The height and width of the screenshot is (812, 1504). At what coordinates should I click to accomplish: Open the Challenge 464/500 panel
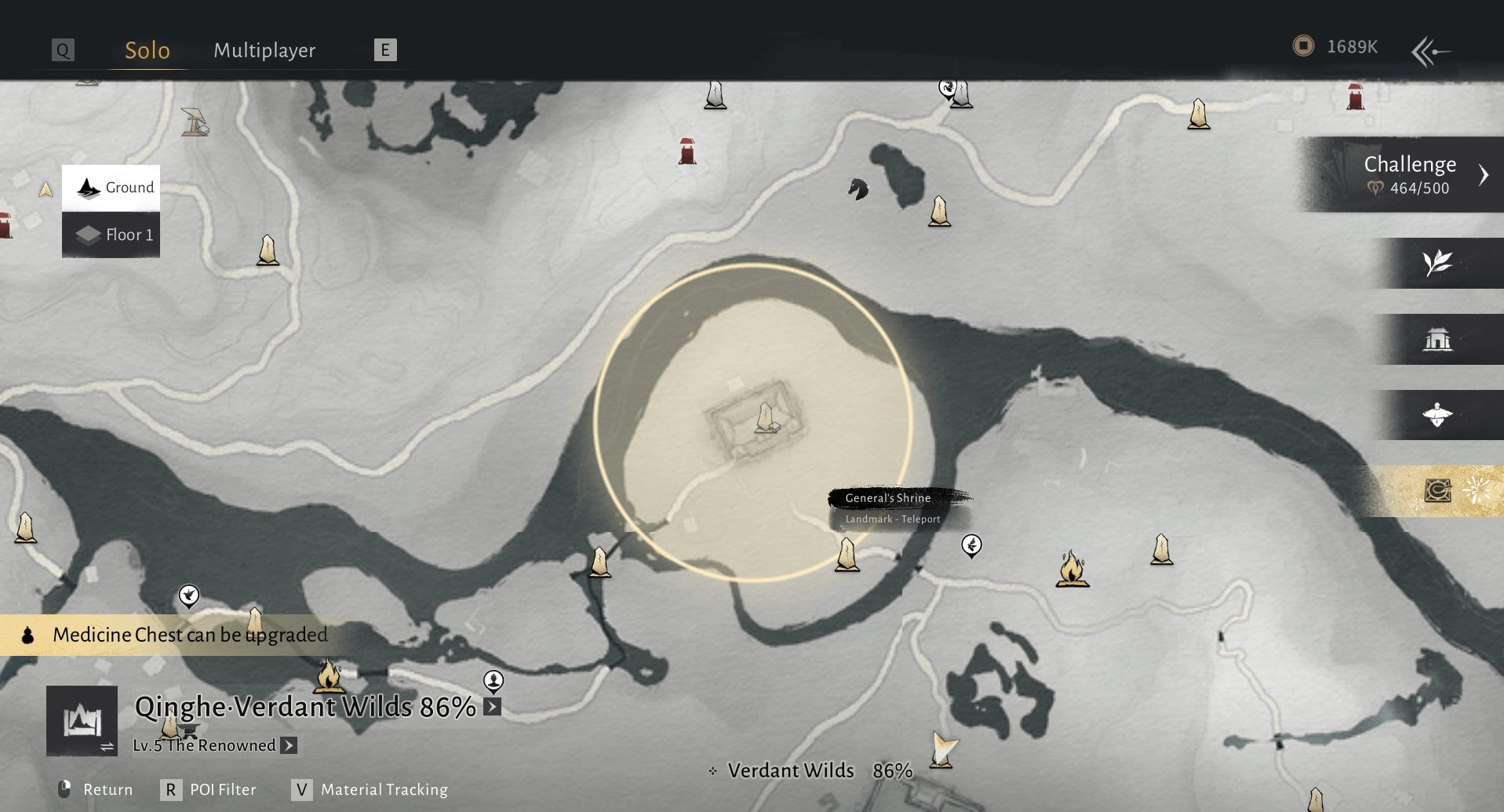[1409, 174]
